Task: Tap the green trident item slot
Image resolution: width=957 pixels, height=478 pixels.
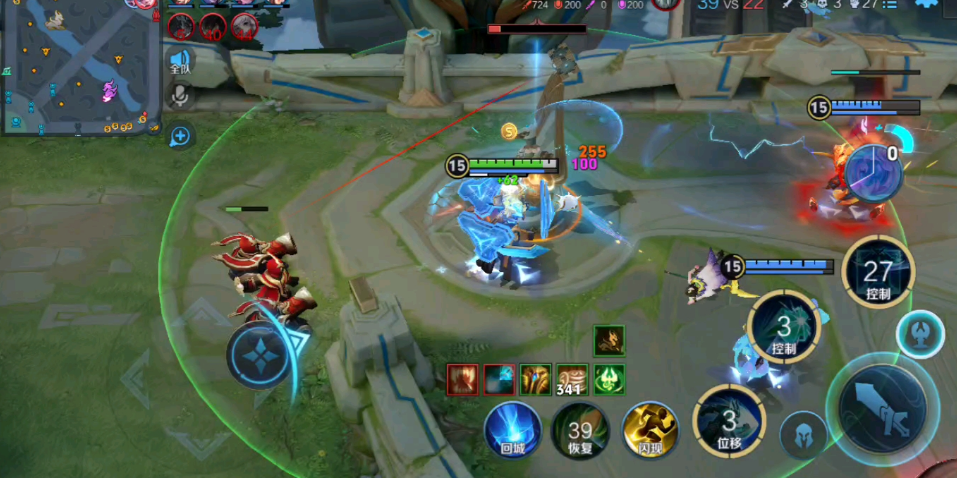Action: click(608, 379)
